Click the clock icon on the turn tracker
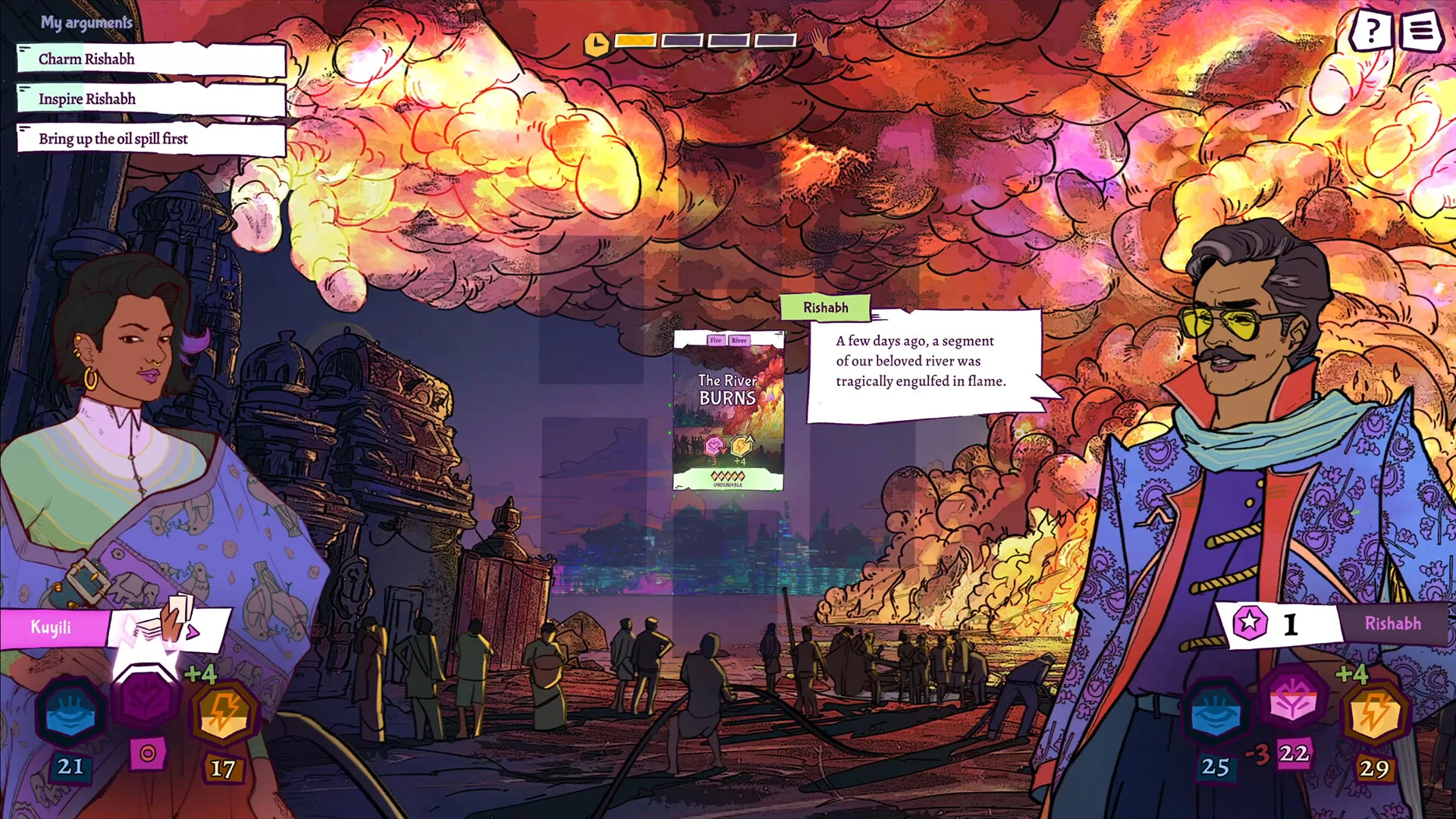 596,43
